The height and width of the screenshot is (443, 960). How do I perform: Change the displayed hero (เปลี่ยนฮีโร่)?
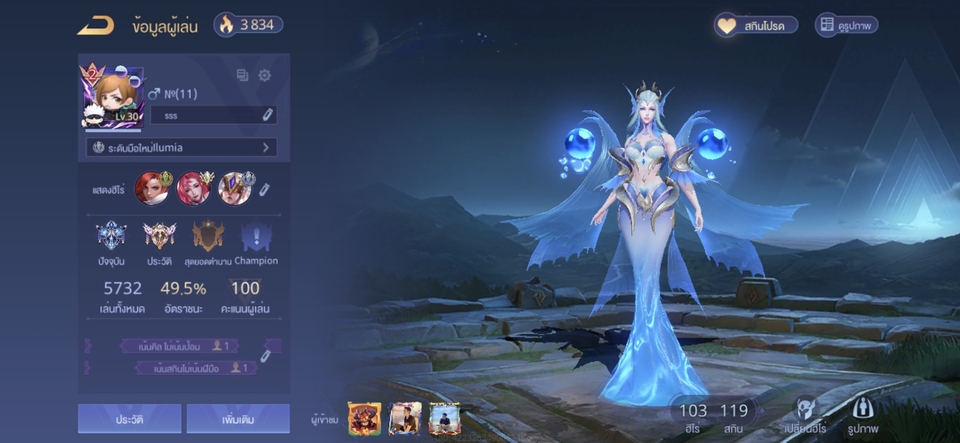tap(806, 414)
